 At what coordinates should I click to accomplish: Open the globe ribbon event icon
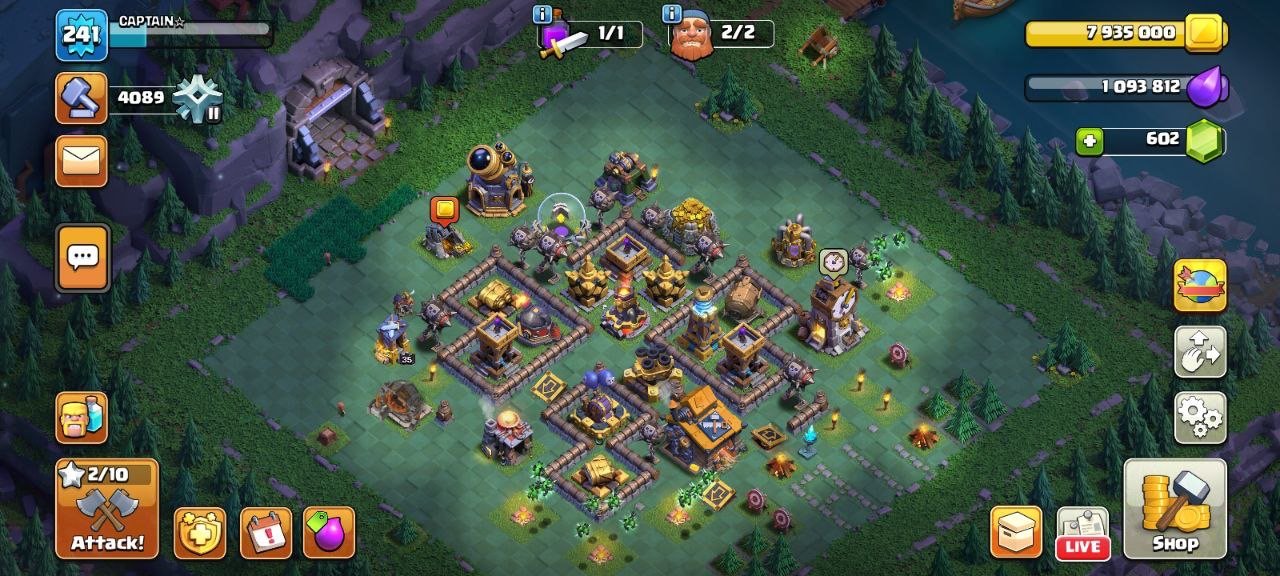tap(1200, 285)
